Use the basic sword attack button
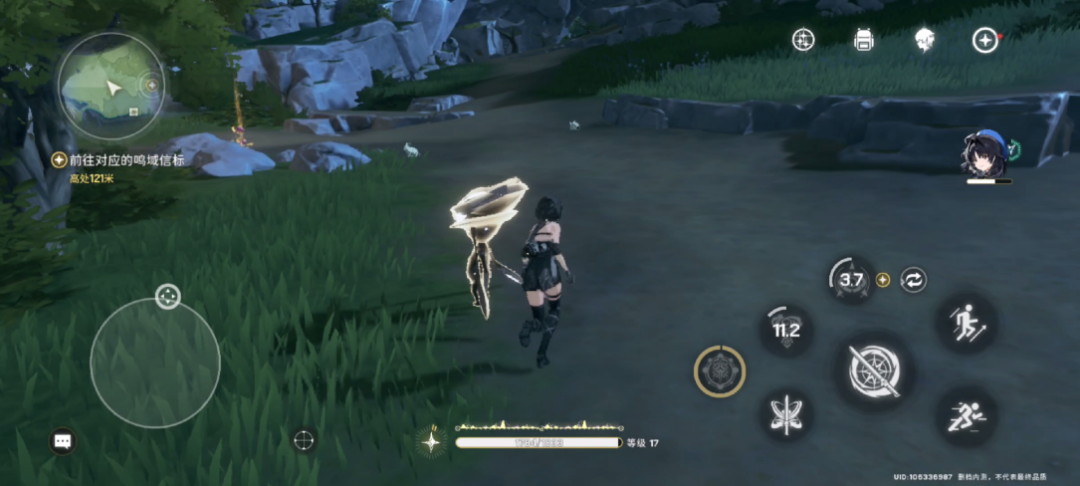 click(874, 370)
